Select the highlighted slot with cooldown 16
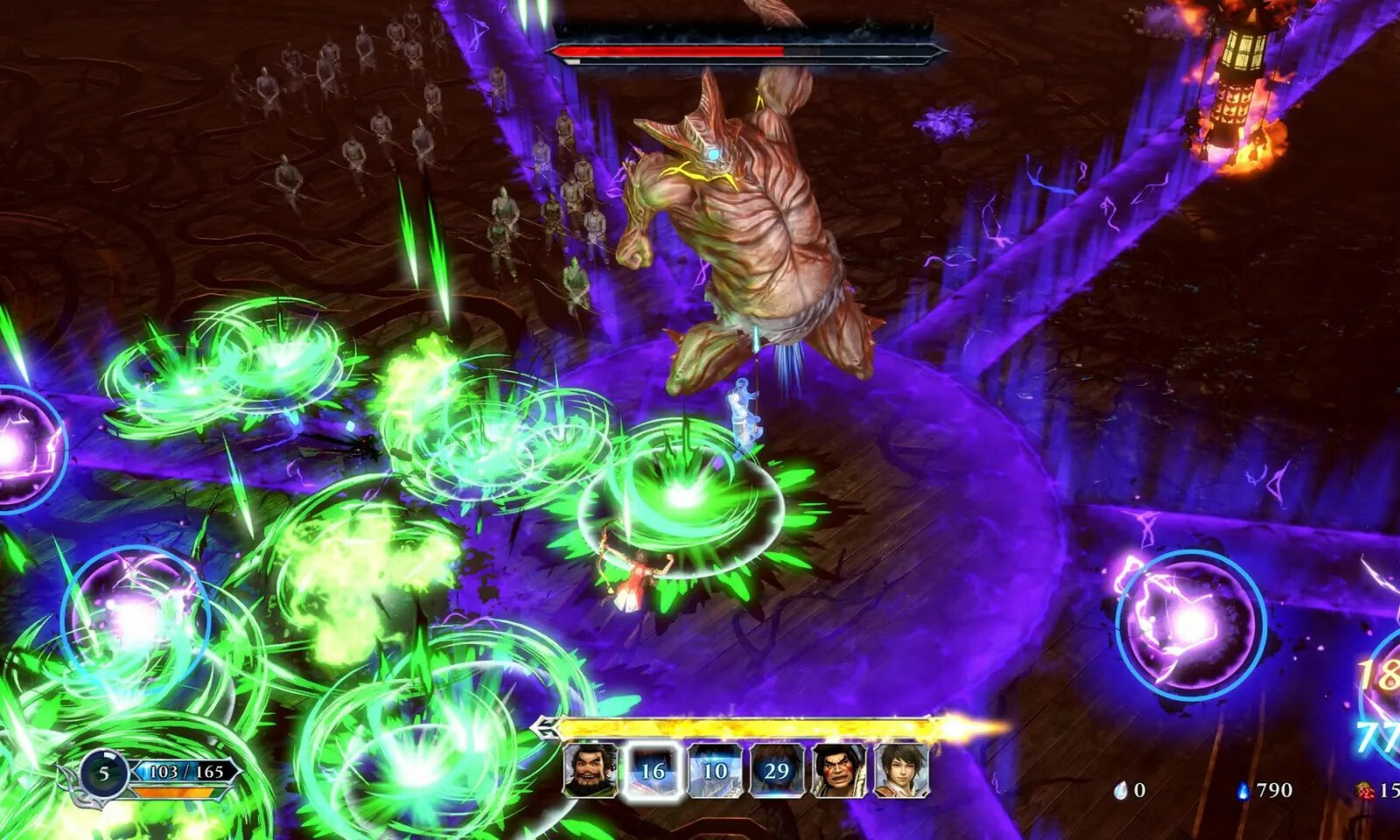The height and width of the screenshot is (840, 1400). click(652, 770)
